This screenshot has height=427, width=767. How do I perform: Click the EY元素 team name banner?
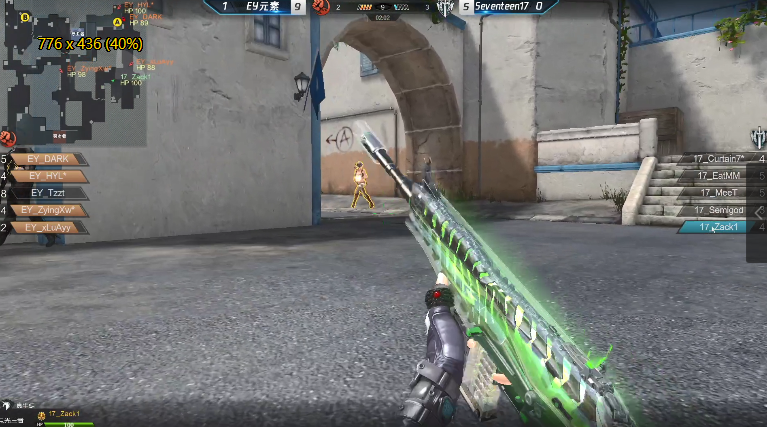262,7
